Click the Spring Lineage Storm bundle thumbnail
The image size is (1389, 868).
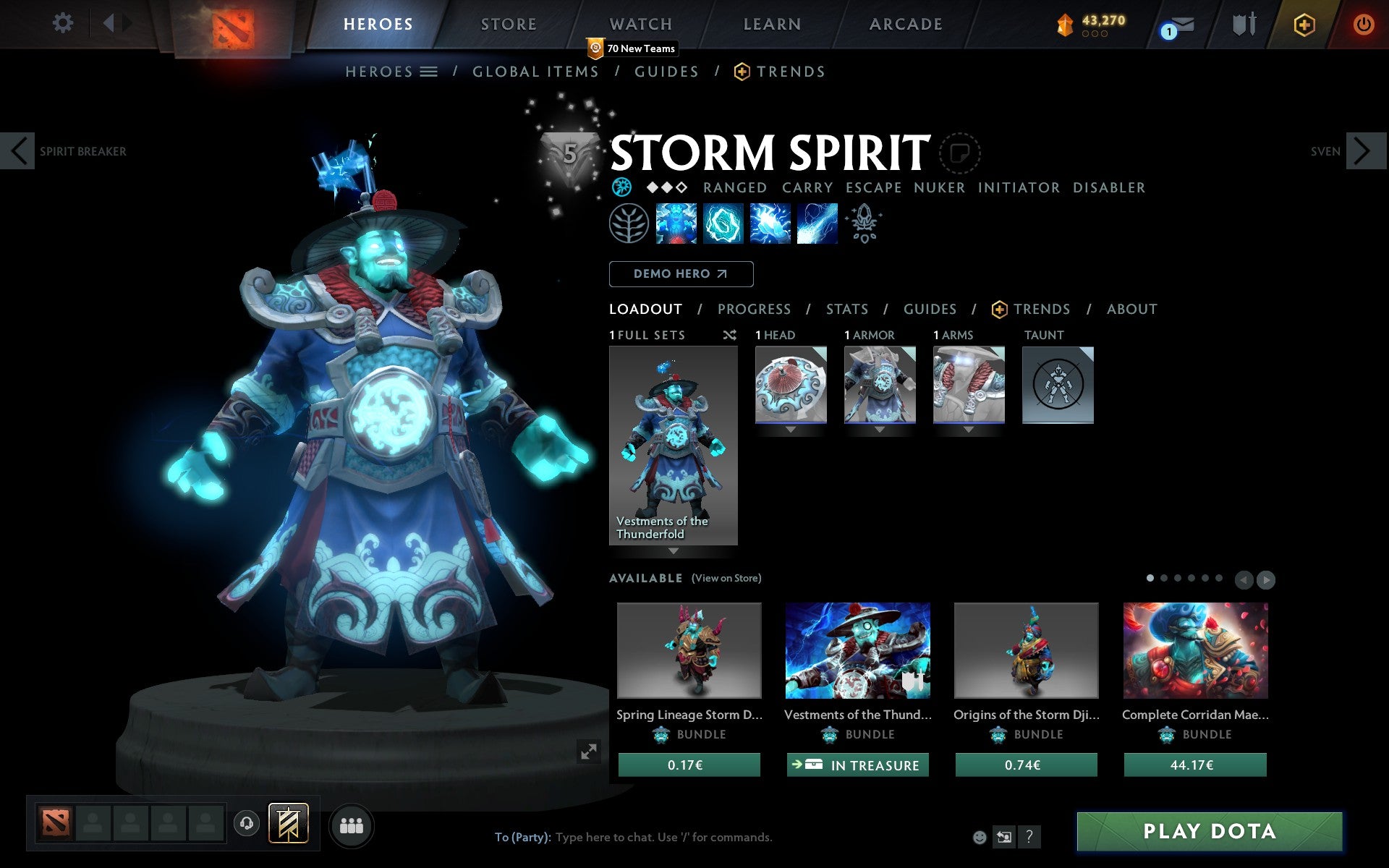pyautogui.click(x=688, y=651)
